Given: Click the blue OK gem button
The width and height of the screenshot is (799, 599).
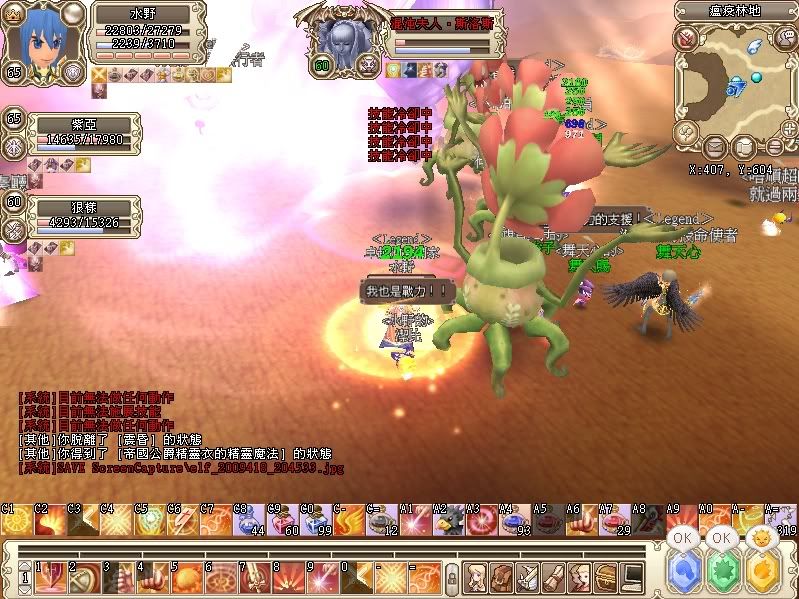Looking at the screenshot, I should tap(682, 574).
